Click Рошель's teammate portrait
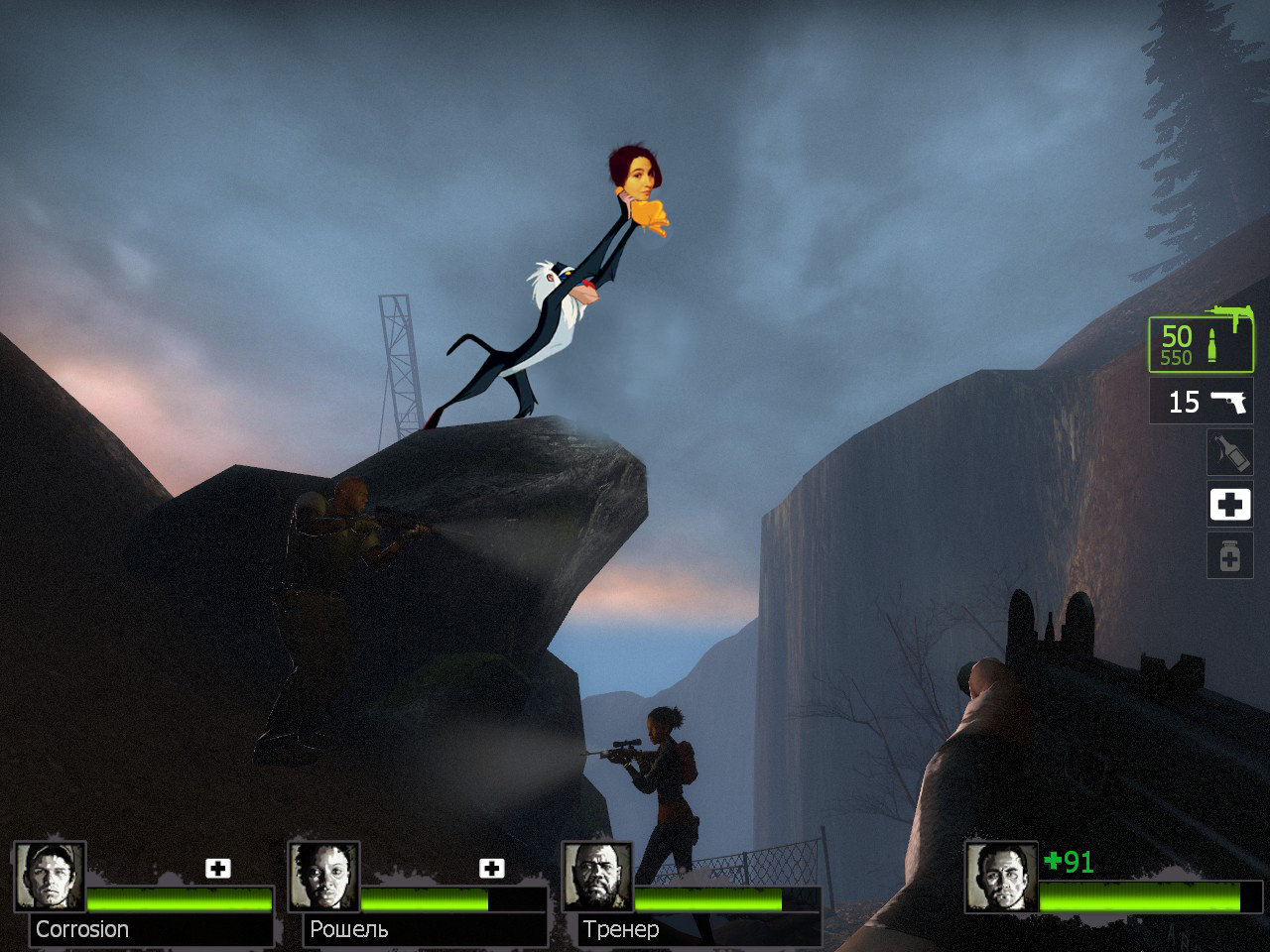Viewport: 1270px width, 952px height. (x=323, y=877)
